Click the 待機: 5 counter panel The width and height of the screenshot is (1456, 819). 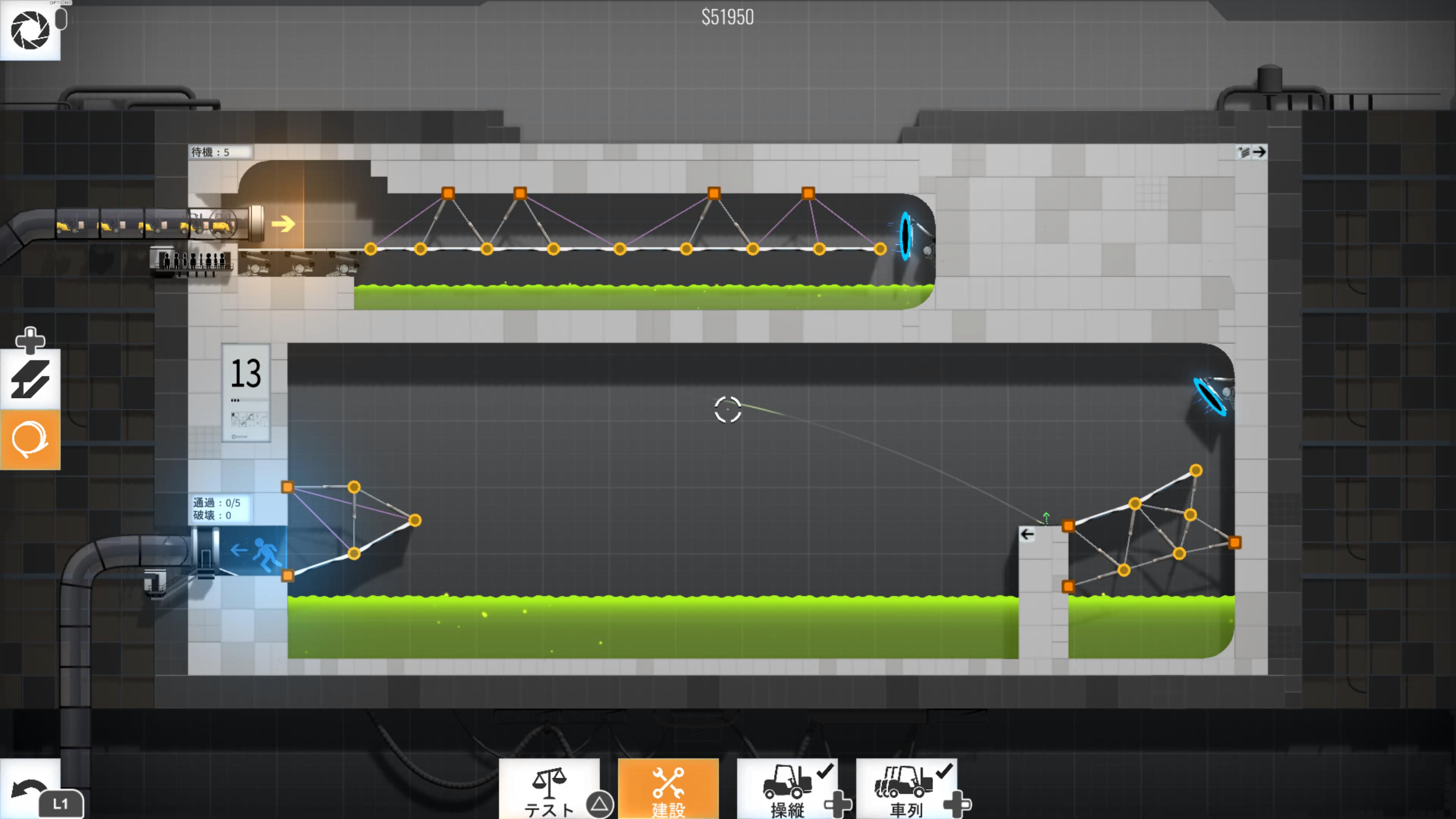[220, 152]
